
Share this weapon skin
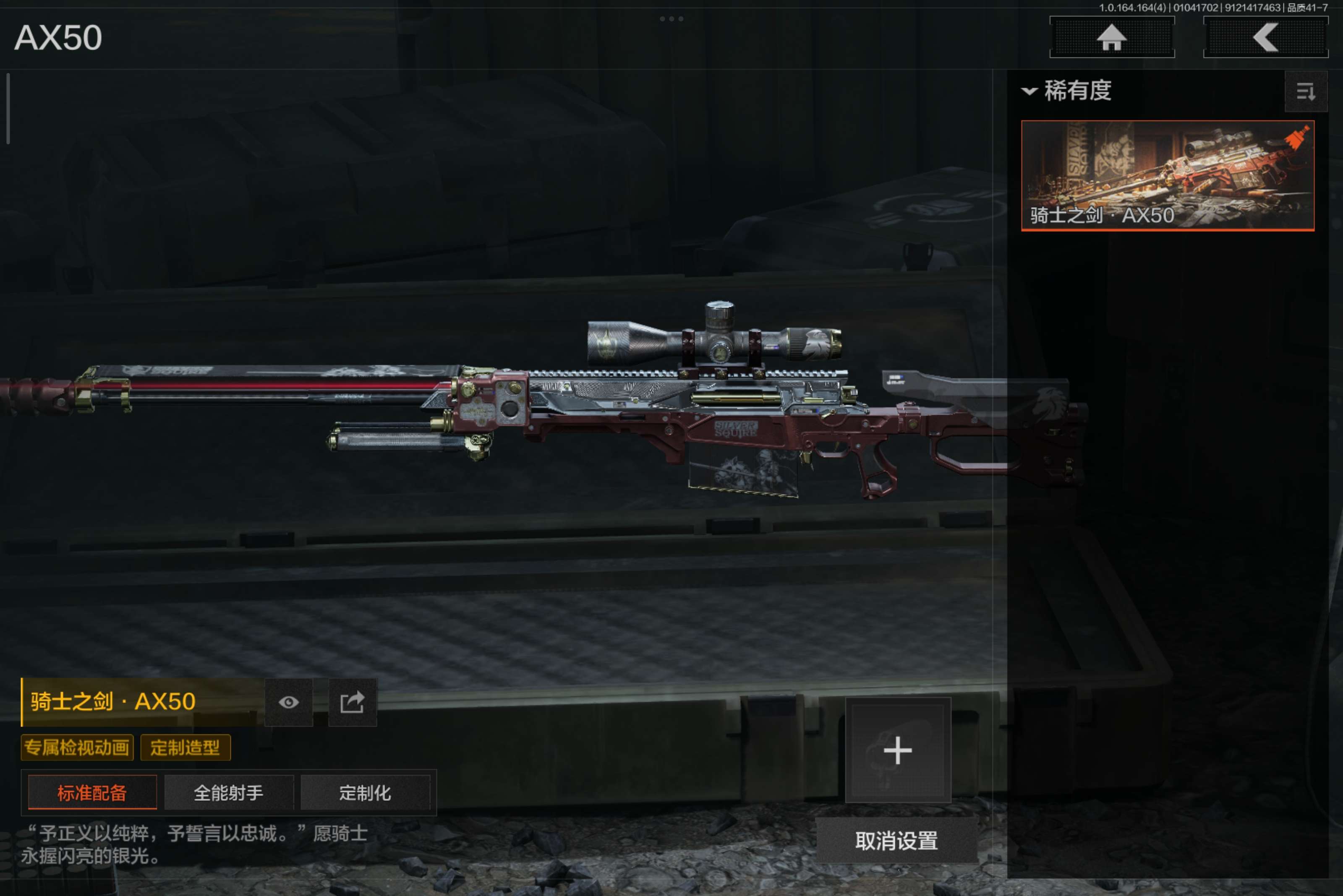click(352, 702)
